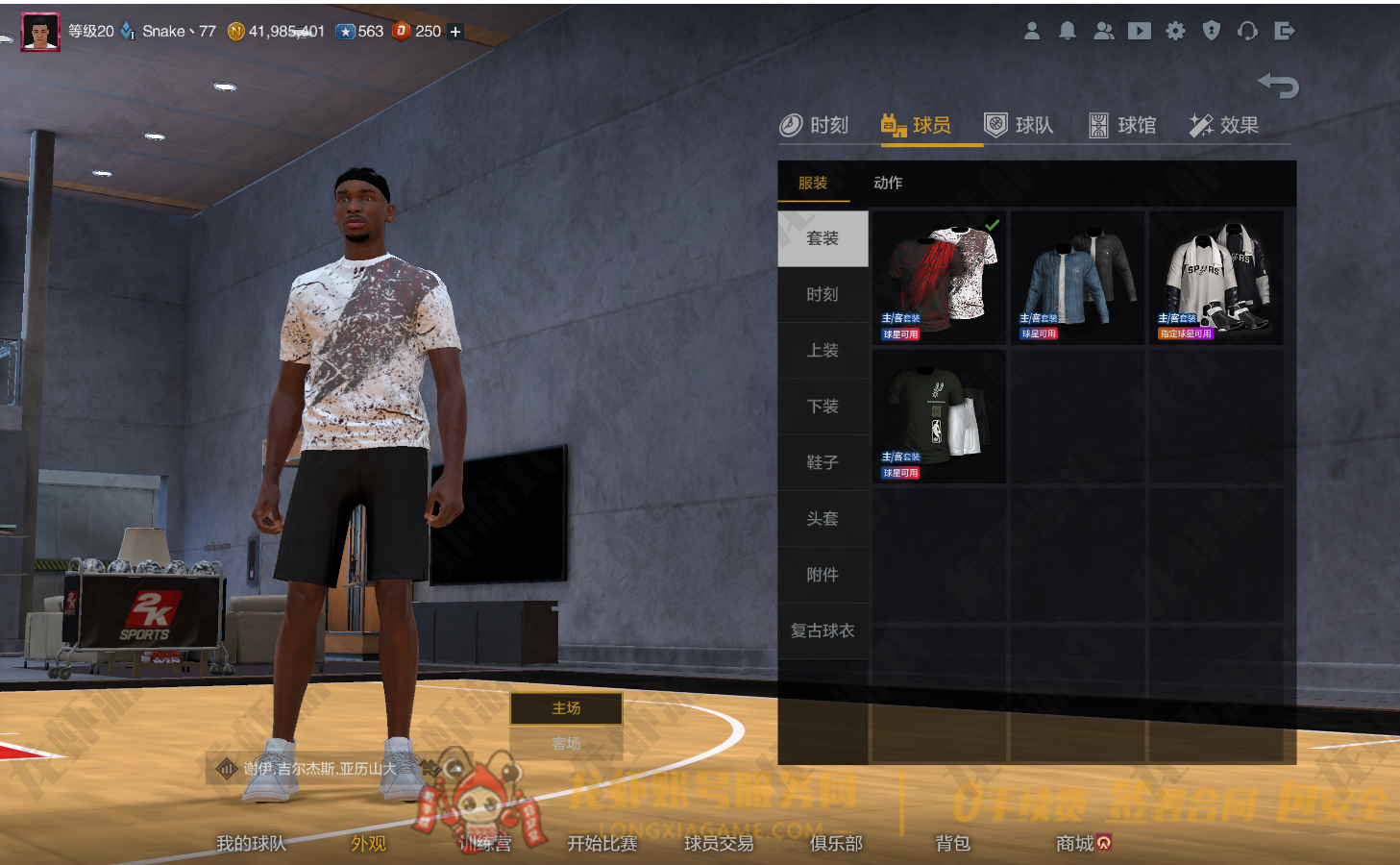Viewport: 1400px width, 865px height.
Task: Open the 背包 backpack menu
Action: (x=952, y=843)
